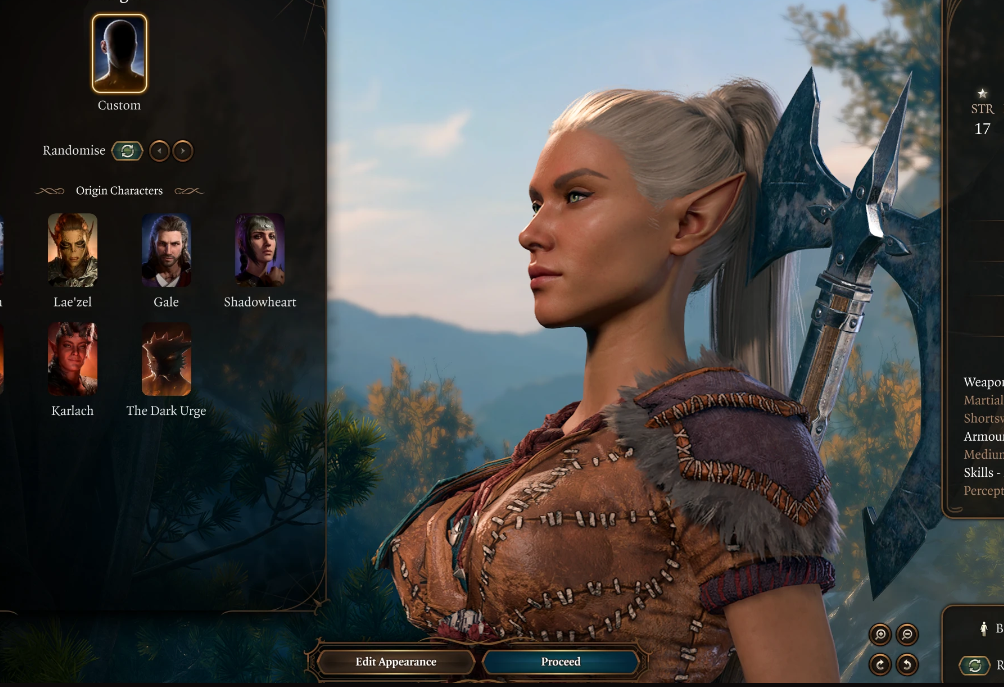Open Edit Appearance

(x=396, y=662)
